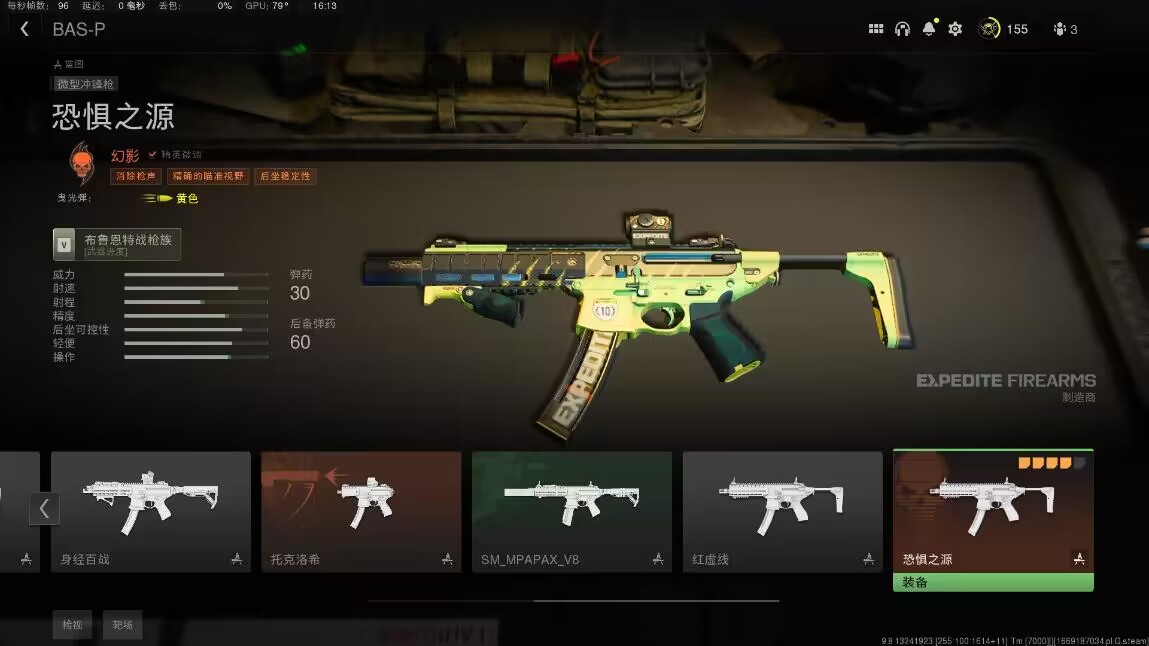The image size is (1149, 646).
Task: Open the party members icon
Action: point(1065,29)
